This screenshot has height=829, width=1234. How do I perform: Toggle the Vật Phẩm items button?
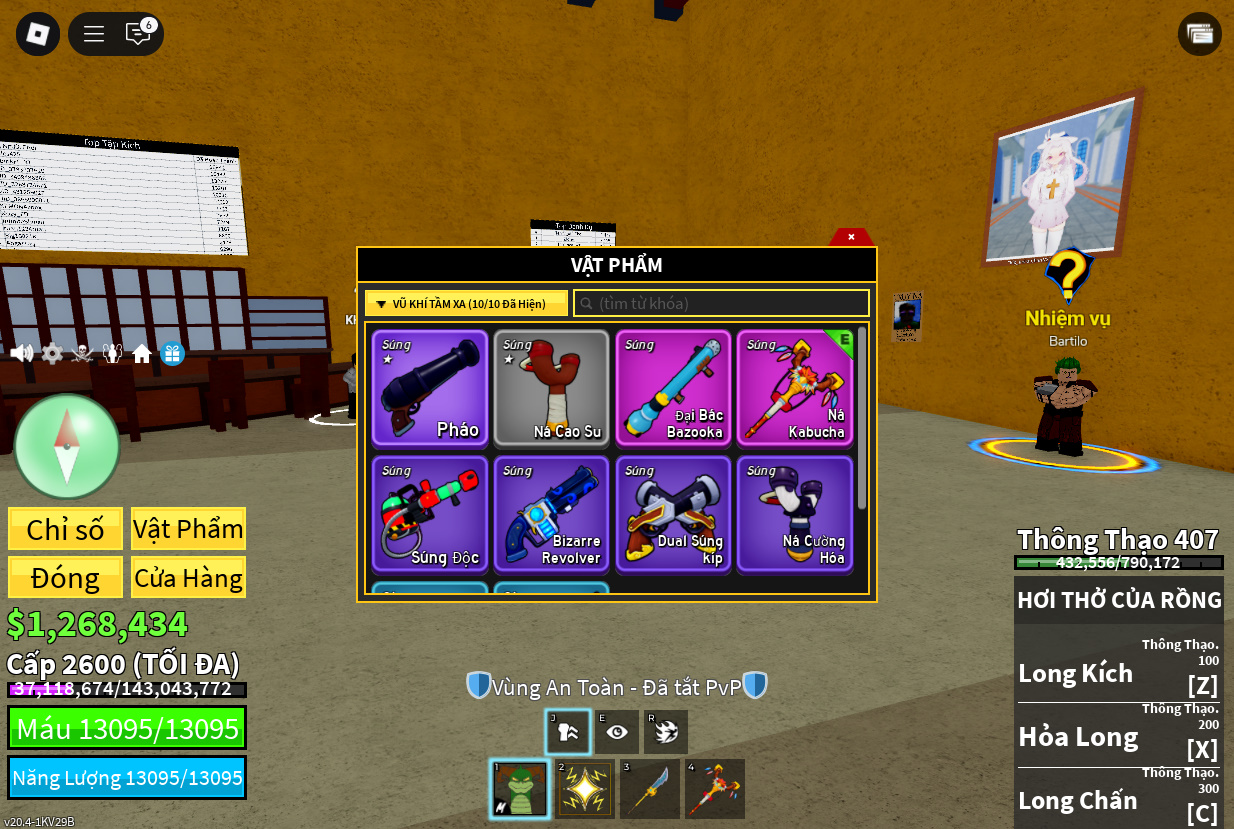(188, 529)
